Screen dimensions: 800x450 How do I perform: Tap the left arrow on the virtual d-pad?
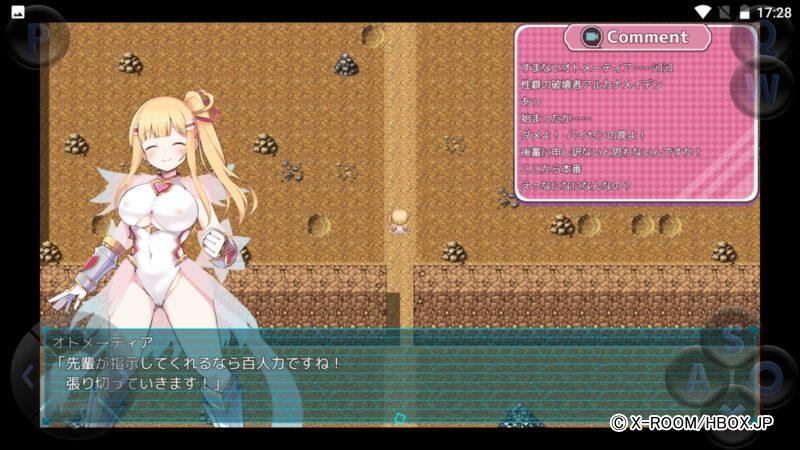26,377
